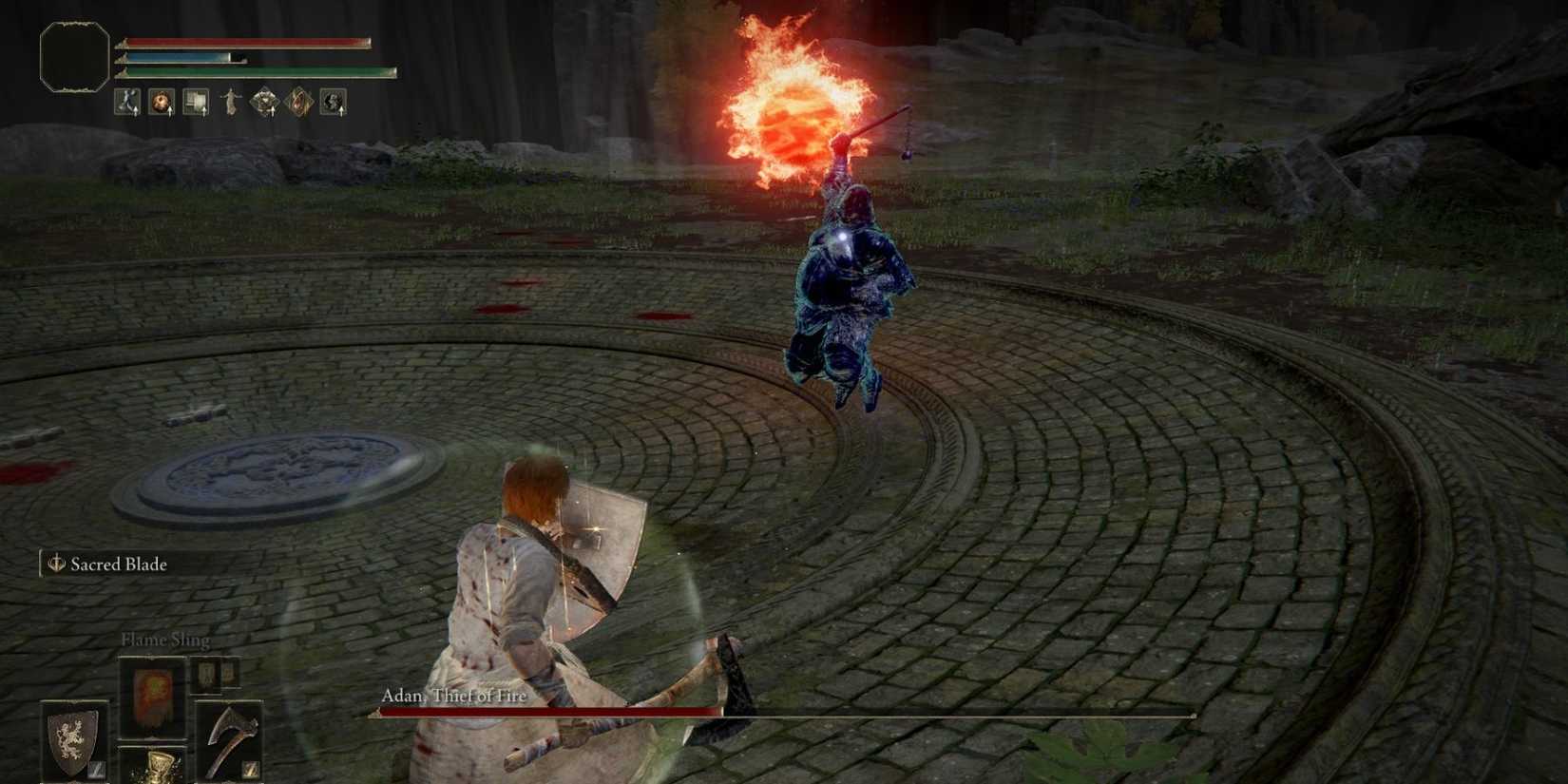Click the blue FP bar

tap(181, 57)
